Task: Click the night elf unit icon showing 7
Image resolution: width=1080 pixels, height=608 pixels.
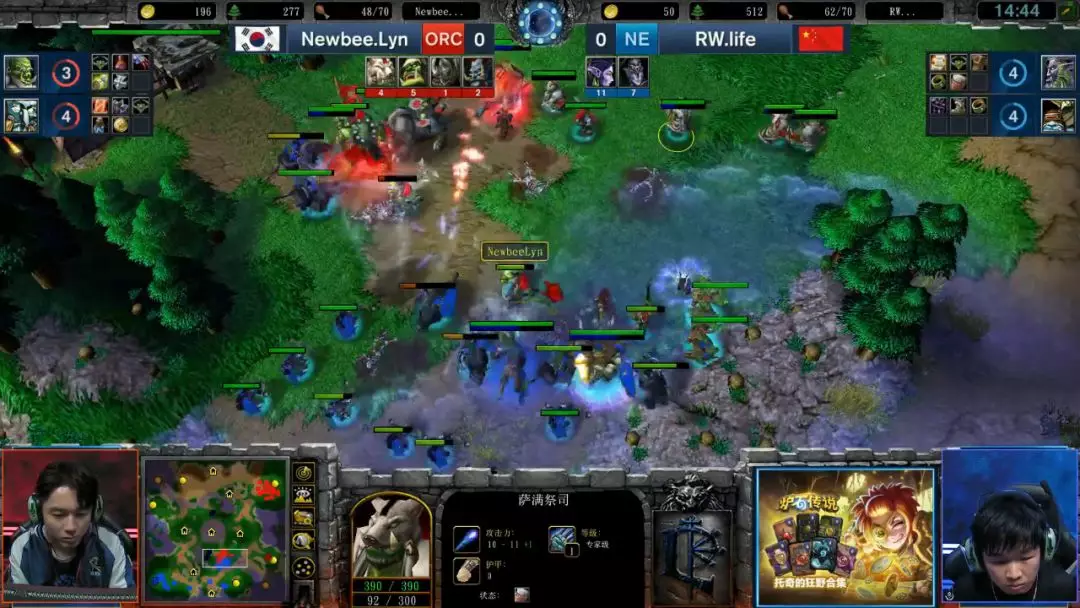Action: click(633, 72)
